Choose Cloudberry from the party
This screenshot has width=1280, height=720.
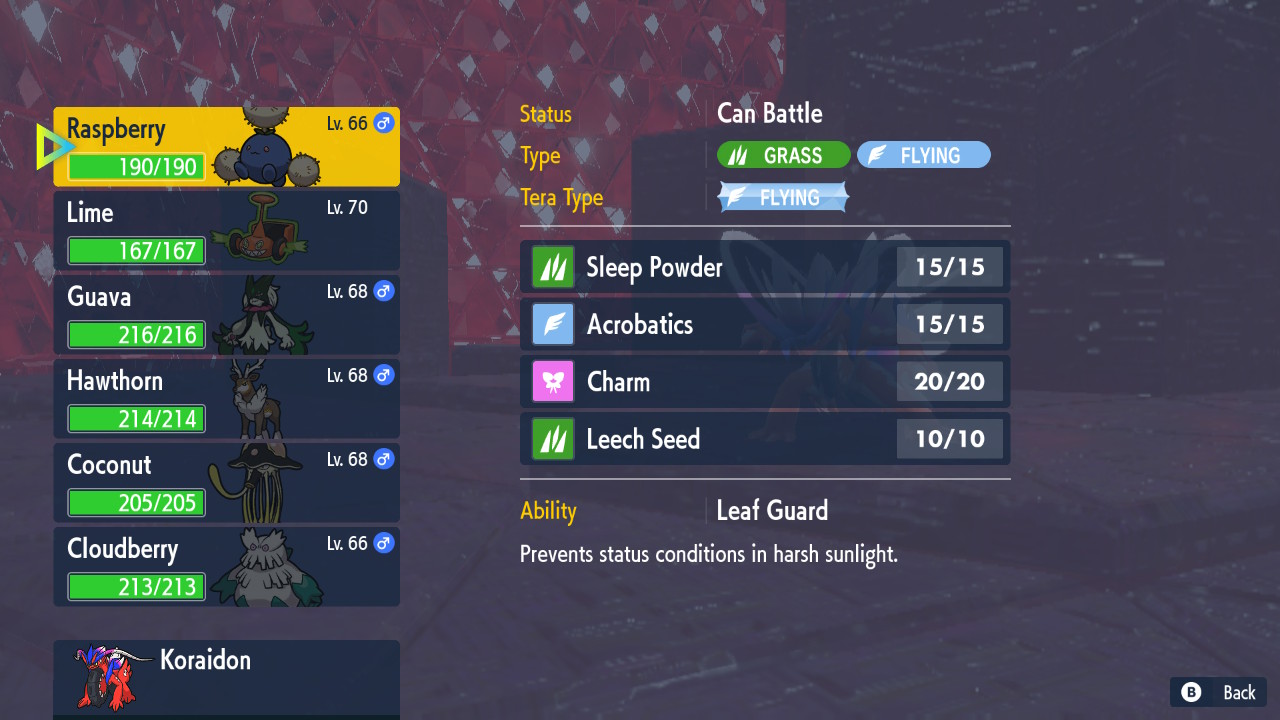[x=226, y=567]
